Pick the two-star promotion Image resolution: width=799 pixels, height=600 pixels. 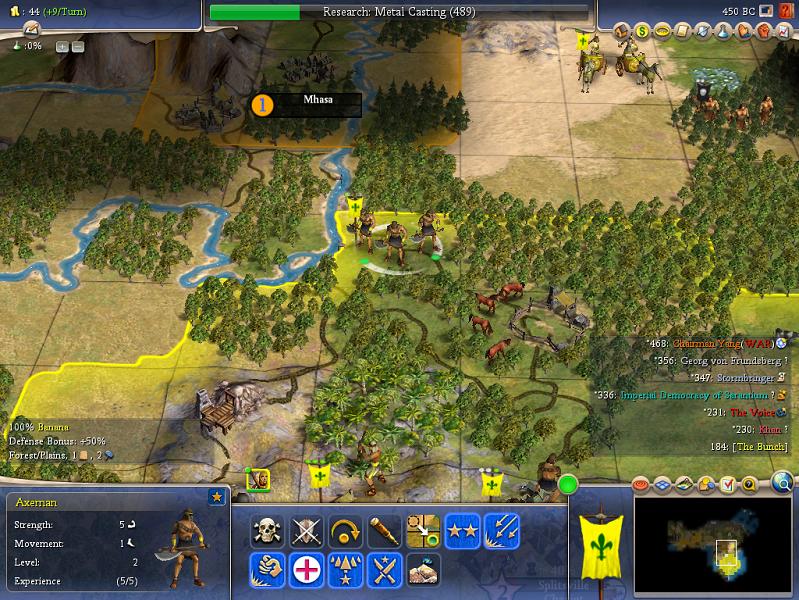[x=462, y=530]
